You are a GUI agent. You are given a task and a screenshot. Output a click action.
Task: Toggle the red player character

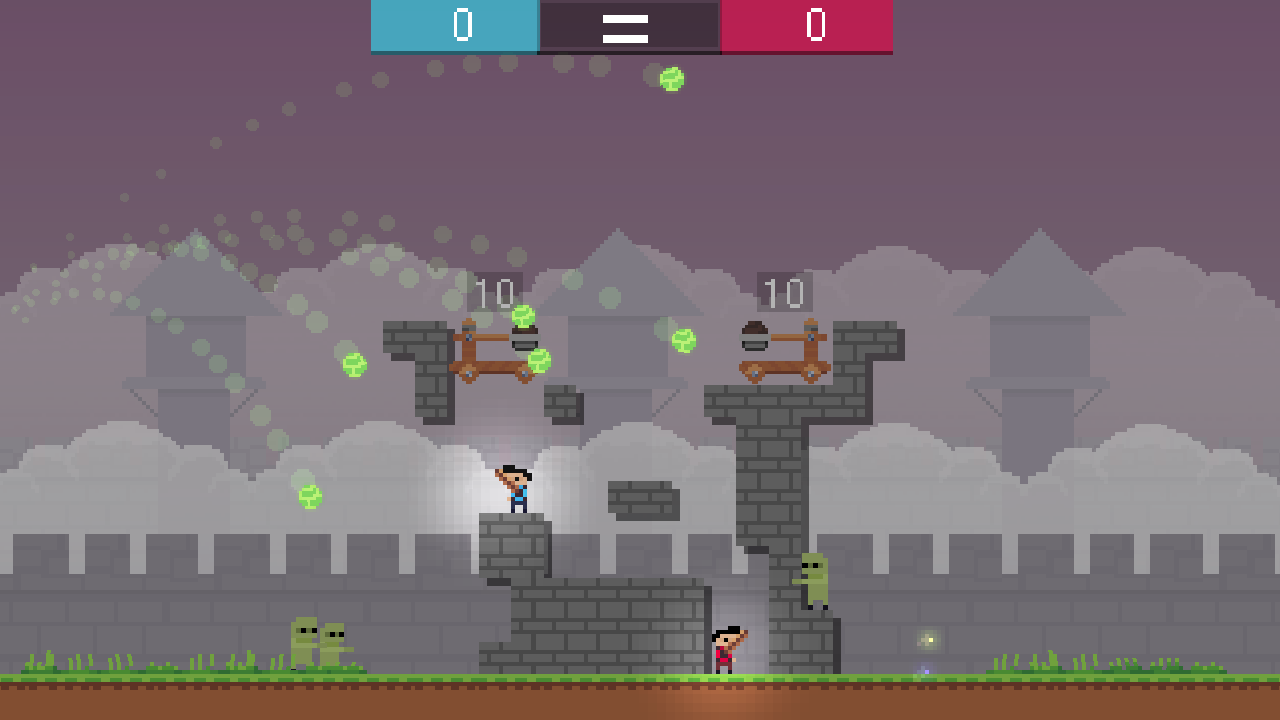tap(724, 647)
